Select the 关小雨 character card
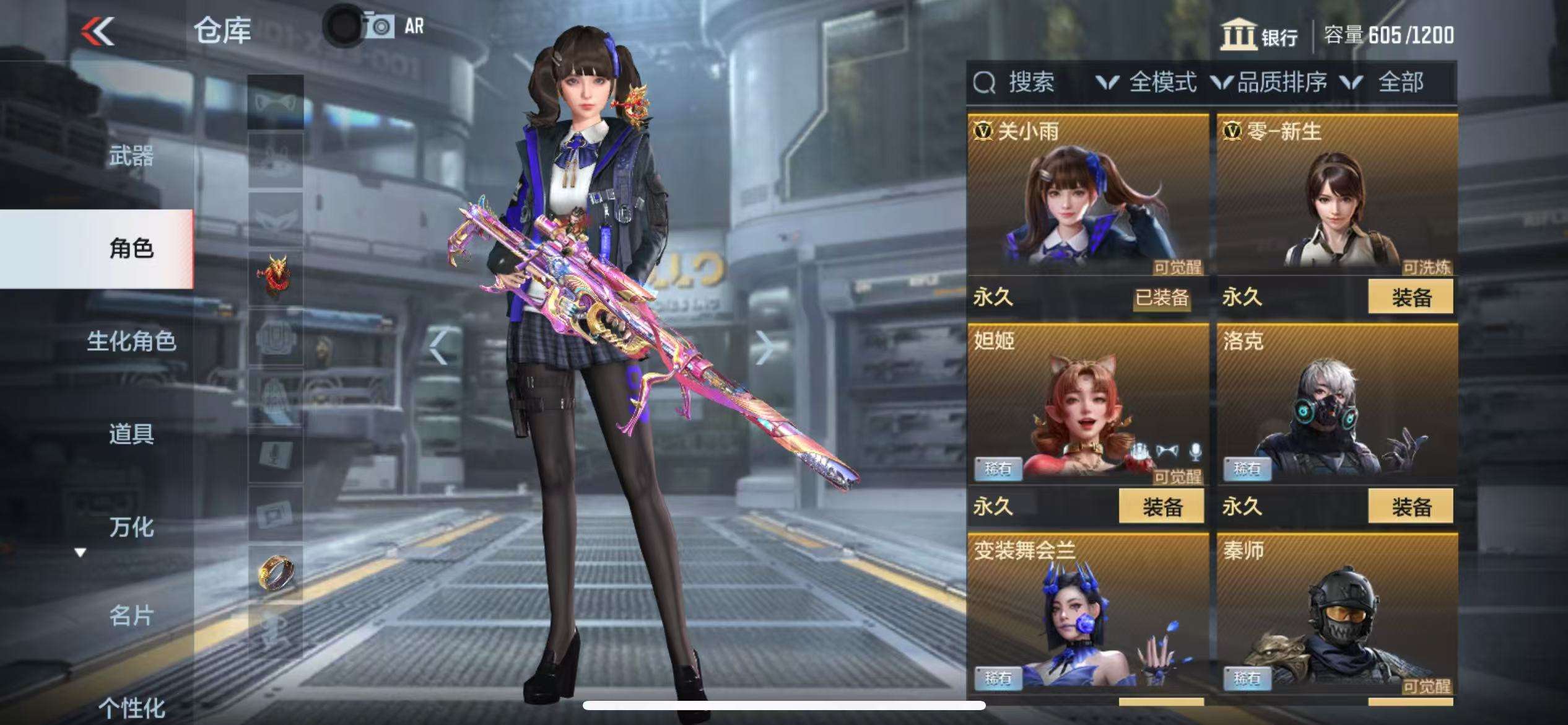The image size is (1568, 725). point(1087,198)
